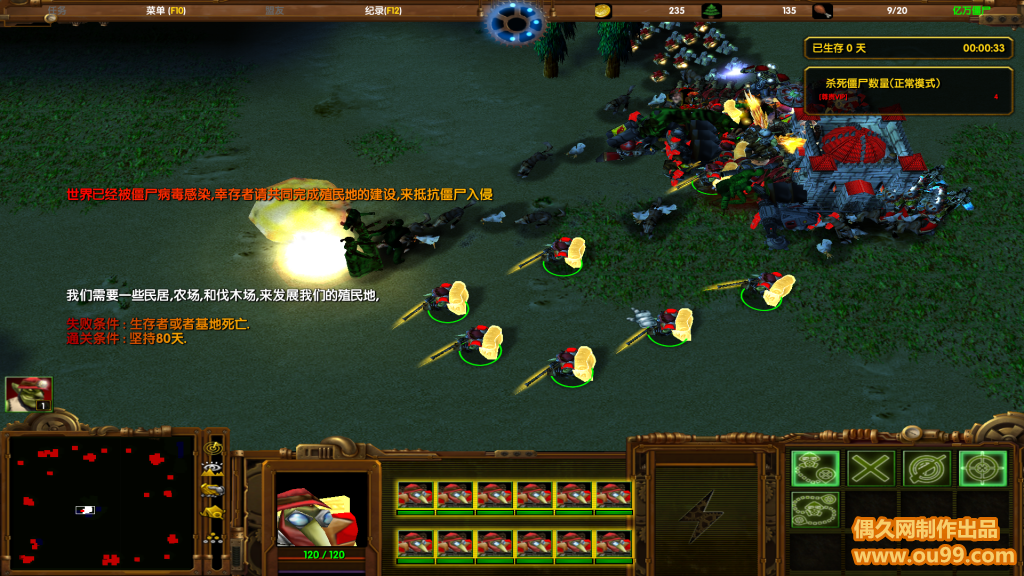
Task: Select the hero portrait icon above the minimap
Action: pos(28,394)
